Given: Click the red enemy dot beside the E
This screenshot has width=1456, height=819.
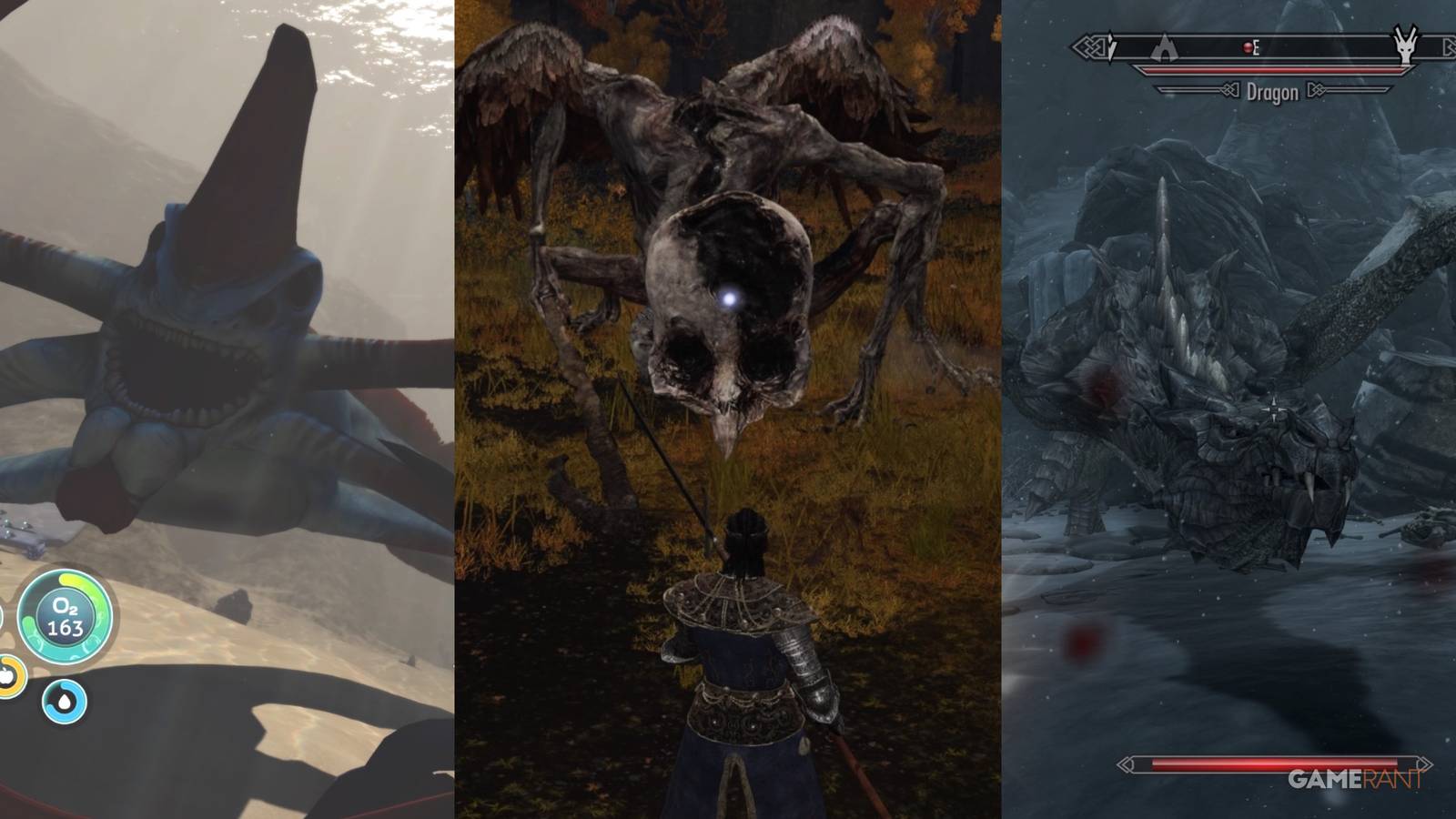Looking at the screenshot, I should coord(1248,48).
